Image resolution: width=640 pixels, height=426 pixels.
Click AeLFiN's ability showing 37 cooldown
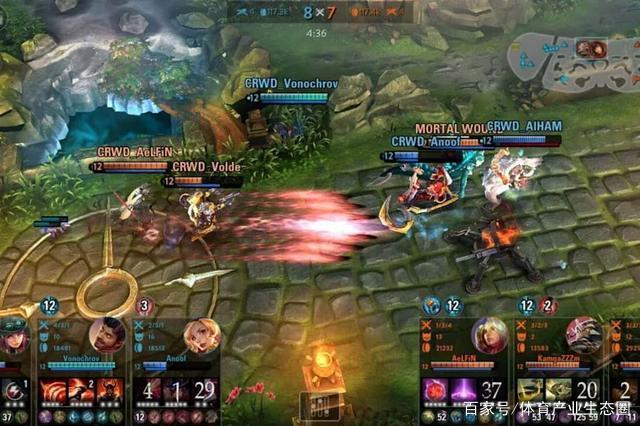point(492,389)
